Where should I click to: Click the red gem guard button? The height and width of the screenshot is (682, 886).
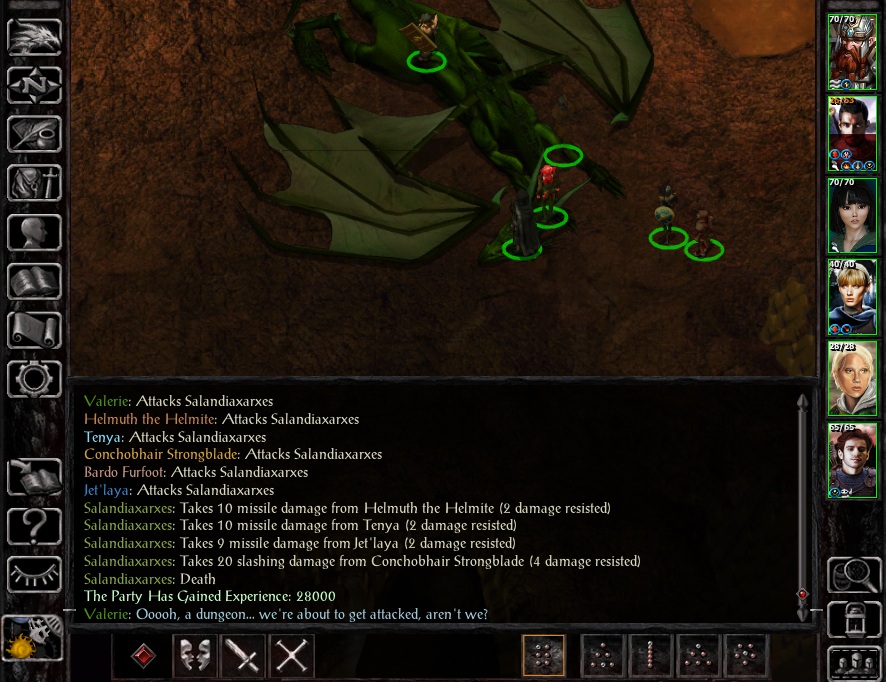(x=145, y=656)
